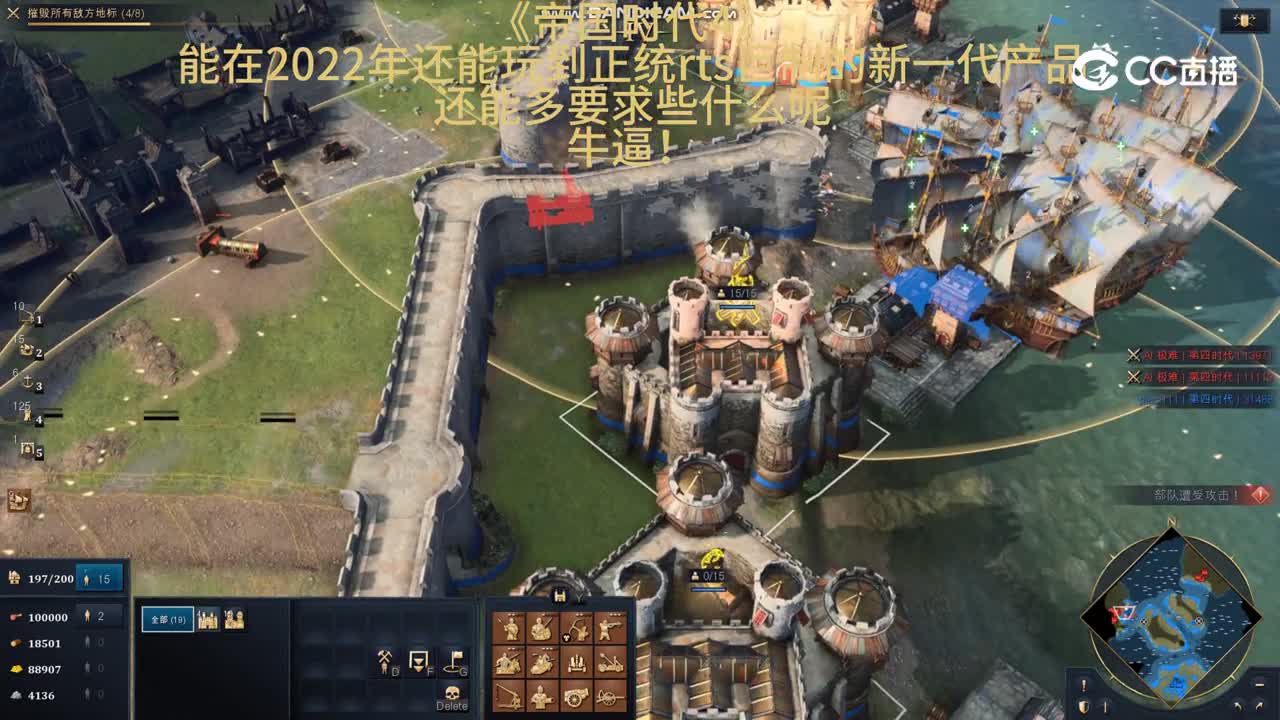Open the keep dropdown above the unit grid
The image size is (1280, 720).
tap(579, 597)
